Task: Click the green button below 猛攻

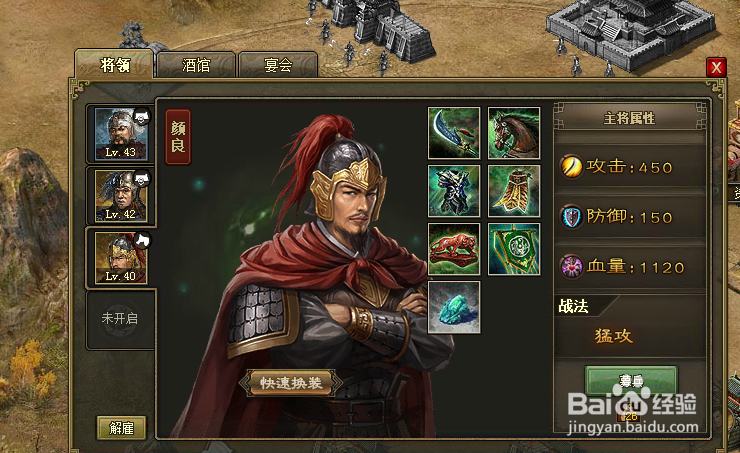Action: (x=631, y=381)
